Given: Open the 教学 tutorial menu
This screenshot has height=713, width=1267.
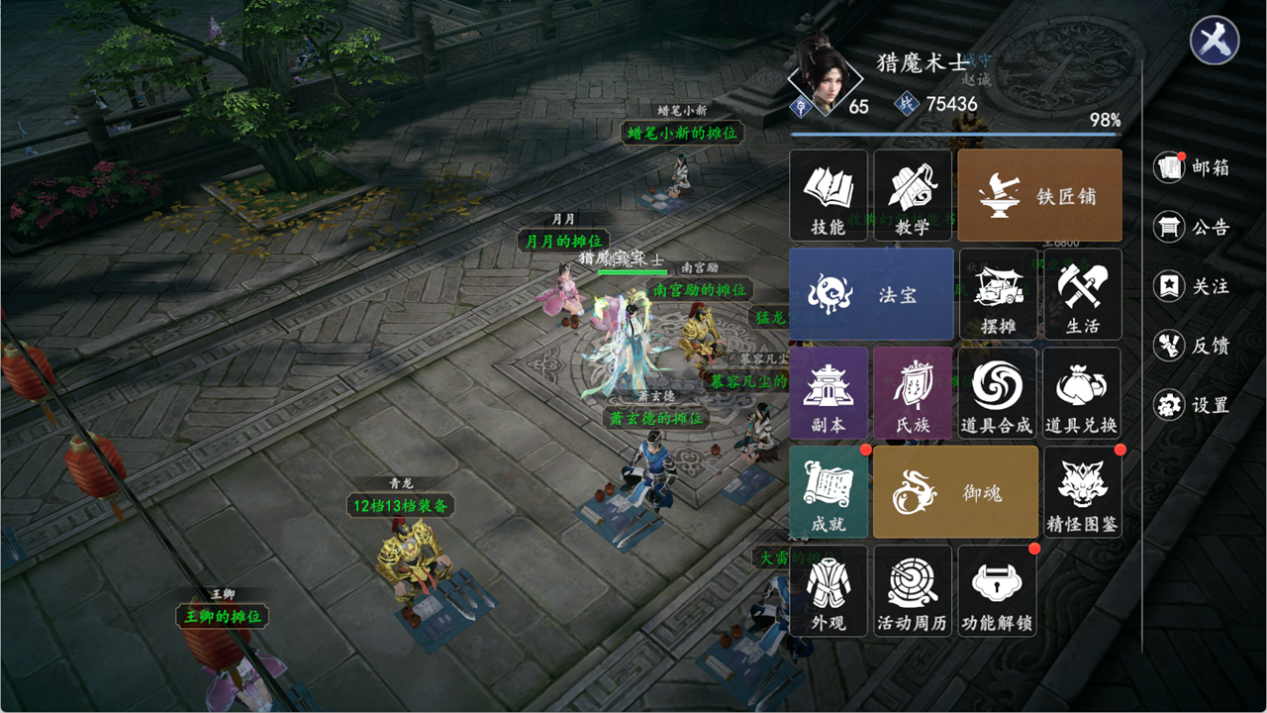Looking at the screenshot, I should [912, 196].
